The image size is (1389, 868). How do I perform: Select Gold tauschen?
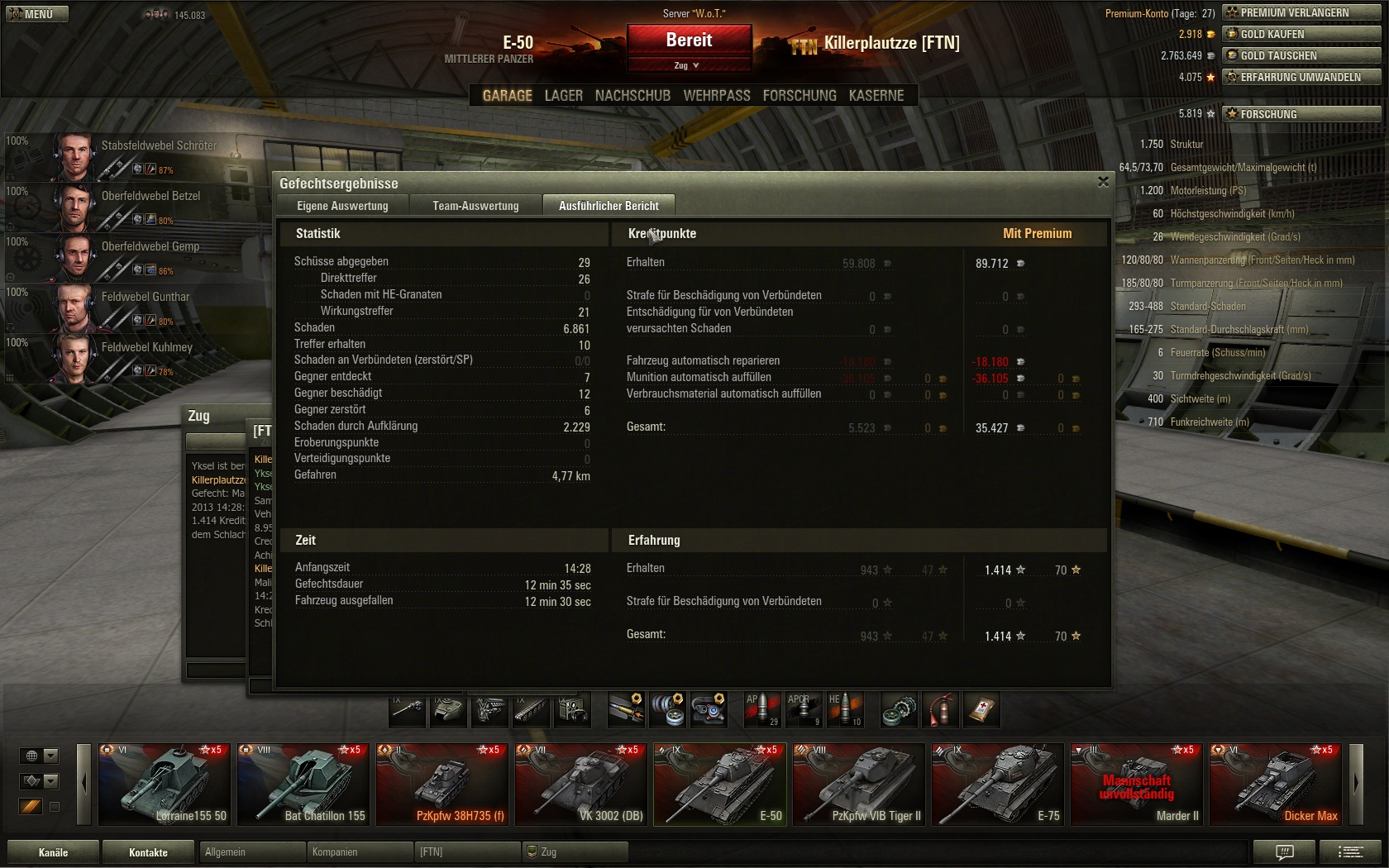tap(1301, 55)
